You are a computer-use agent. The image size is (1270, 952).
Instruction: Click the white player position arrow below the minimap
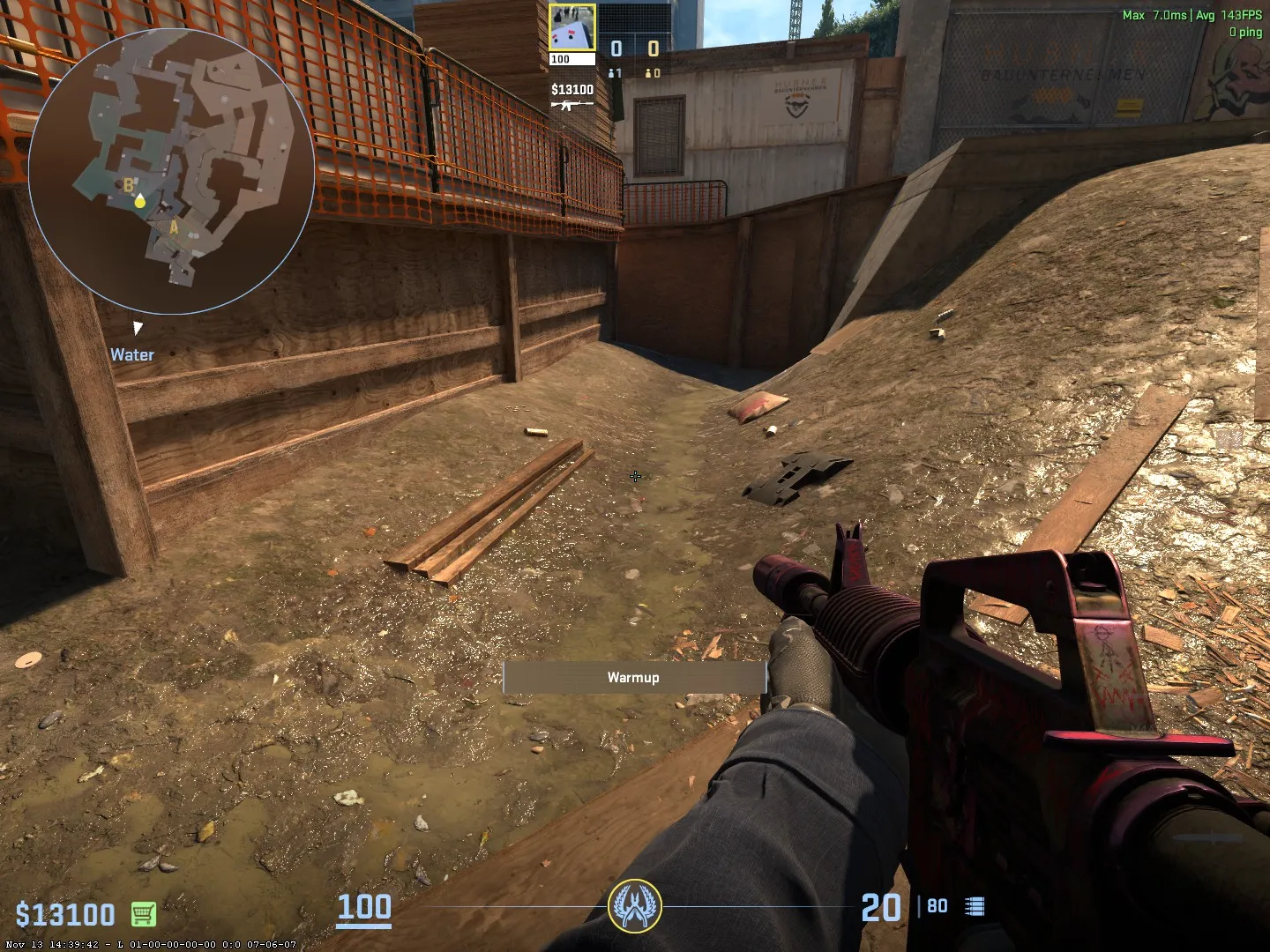tap(138, 327)
